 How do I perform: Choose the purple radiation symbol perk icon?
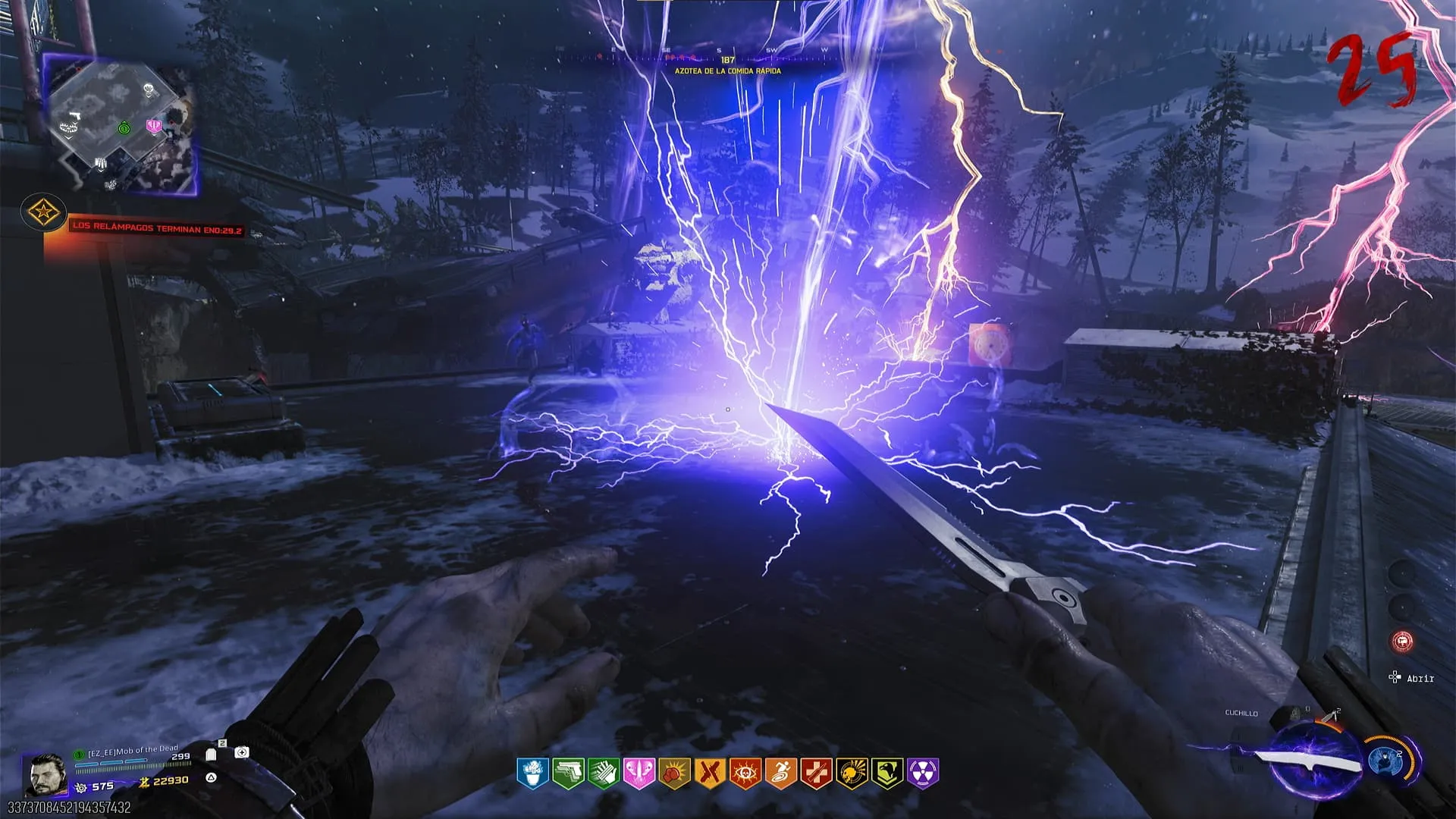pyautogui.click(x=923, y=773)
